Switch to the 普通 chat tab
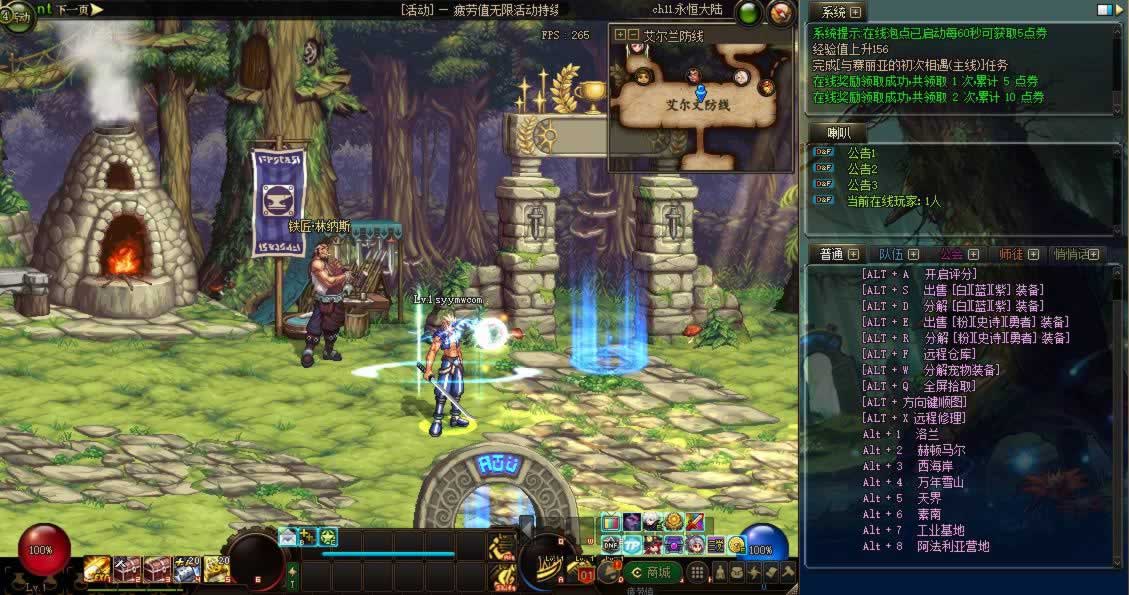The height and width of the screenshot is (595, 1129). tap(832, 254)
